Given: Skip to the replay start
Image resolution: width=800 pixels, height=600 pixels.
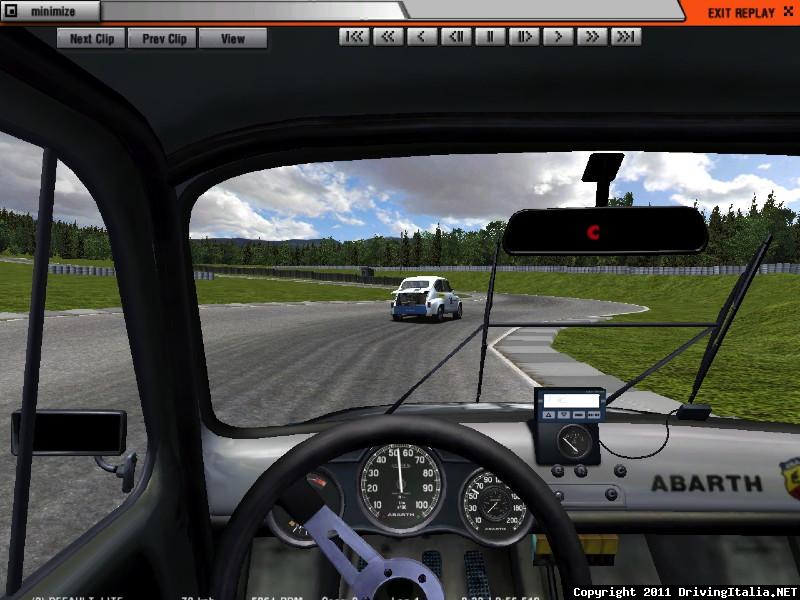Looking at the screenshot, I should (354, 37).
